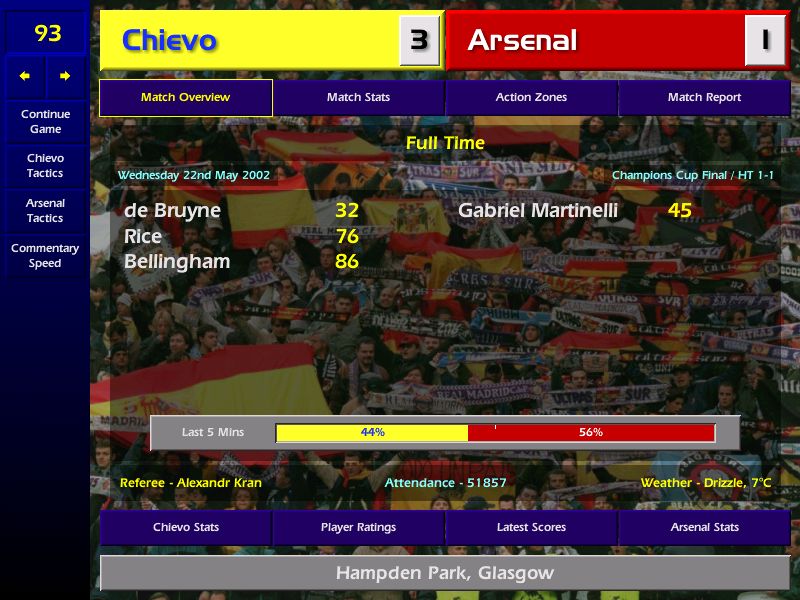Image resolution: width=800 pixels, height=600 pixels.
Task: Click the left yellow arrow button
Action: click(25, 76)
